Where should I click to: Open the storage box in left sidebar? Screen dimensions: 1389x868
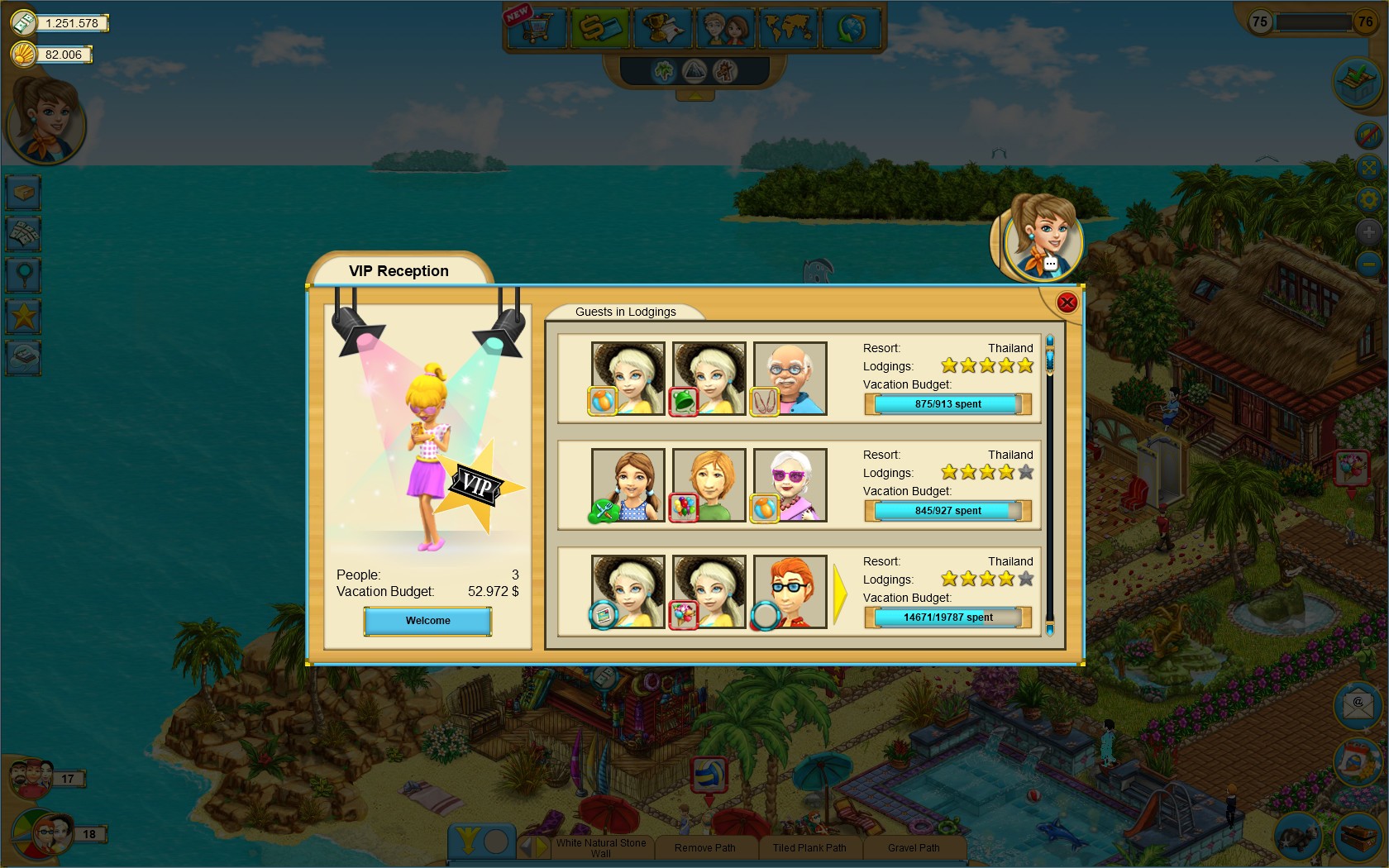click(22, 192)
